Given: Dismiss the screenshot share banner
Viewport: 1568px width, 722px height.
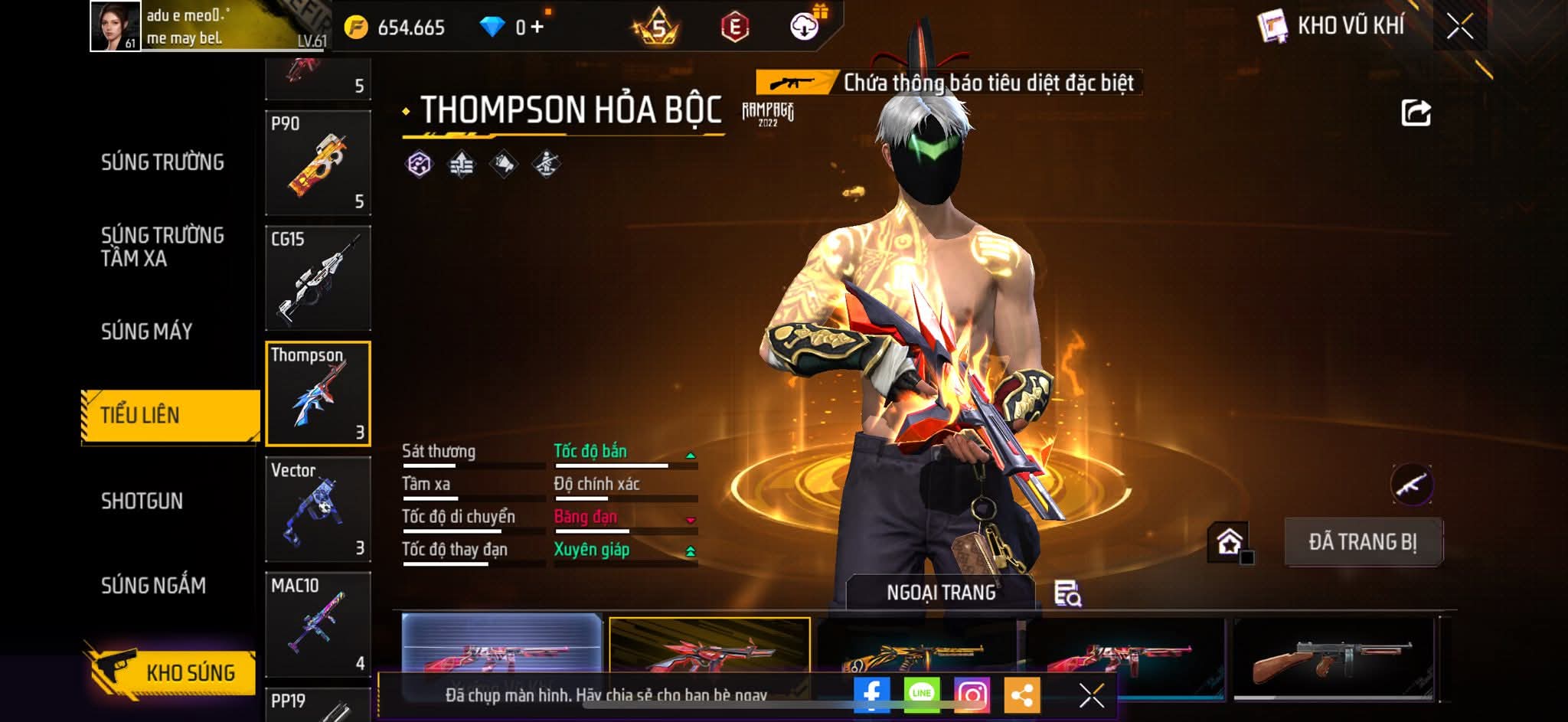Looking at the screenshot, I should [1091, 695].
